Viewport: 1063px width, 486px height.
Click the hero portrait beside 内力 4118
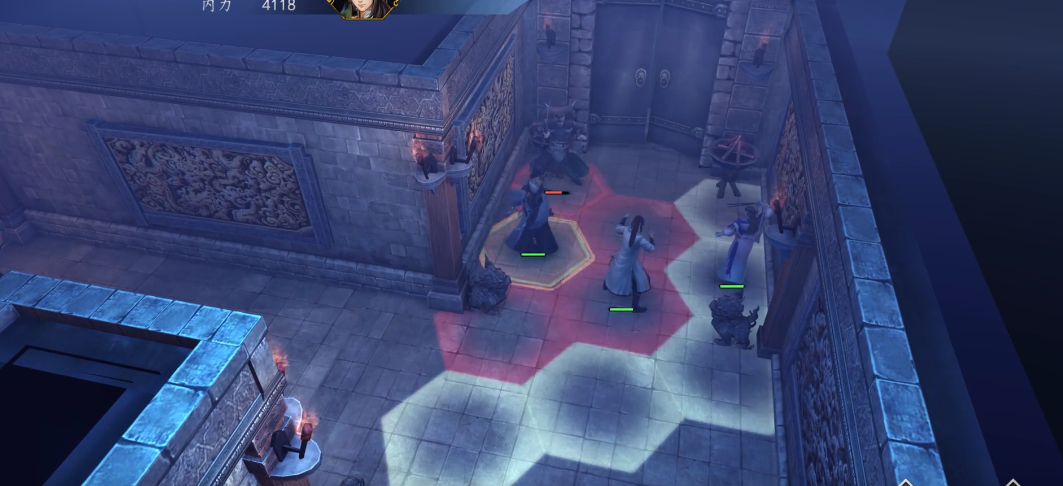(x=362, y=8)
